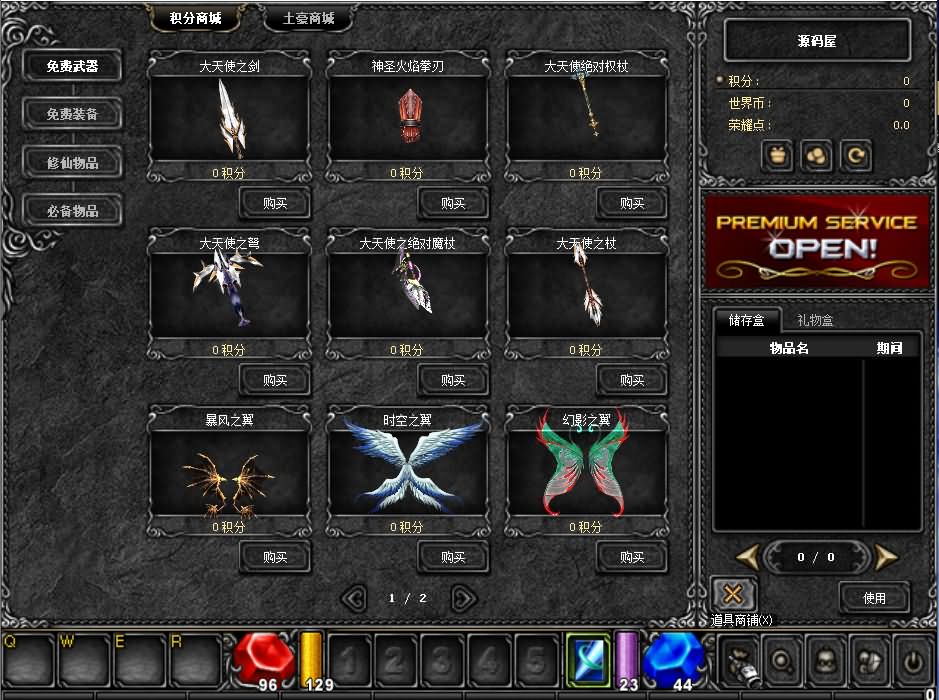Purchase the 大天使绝对权杖
939x700 pixels.
coord(632,203)
